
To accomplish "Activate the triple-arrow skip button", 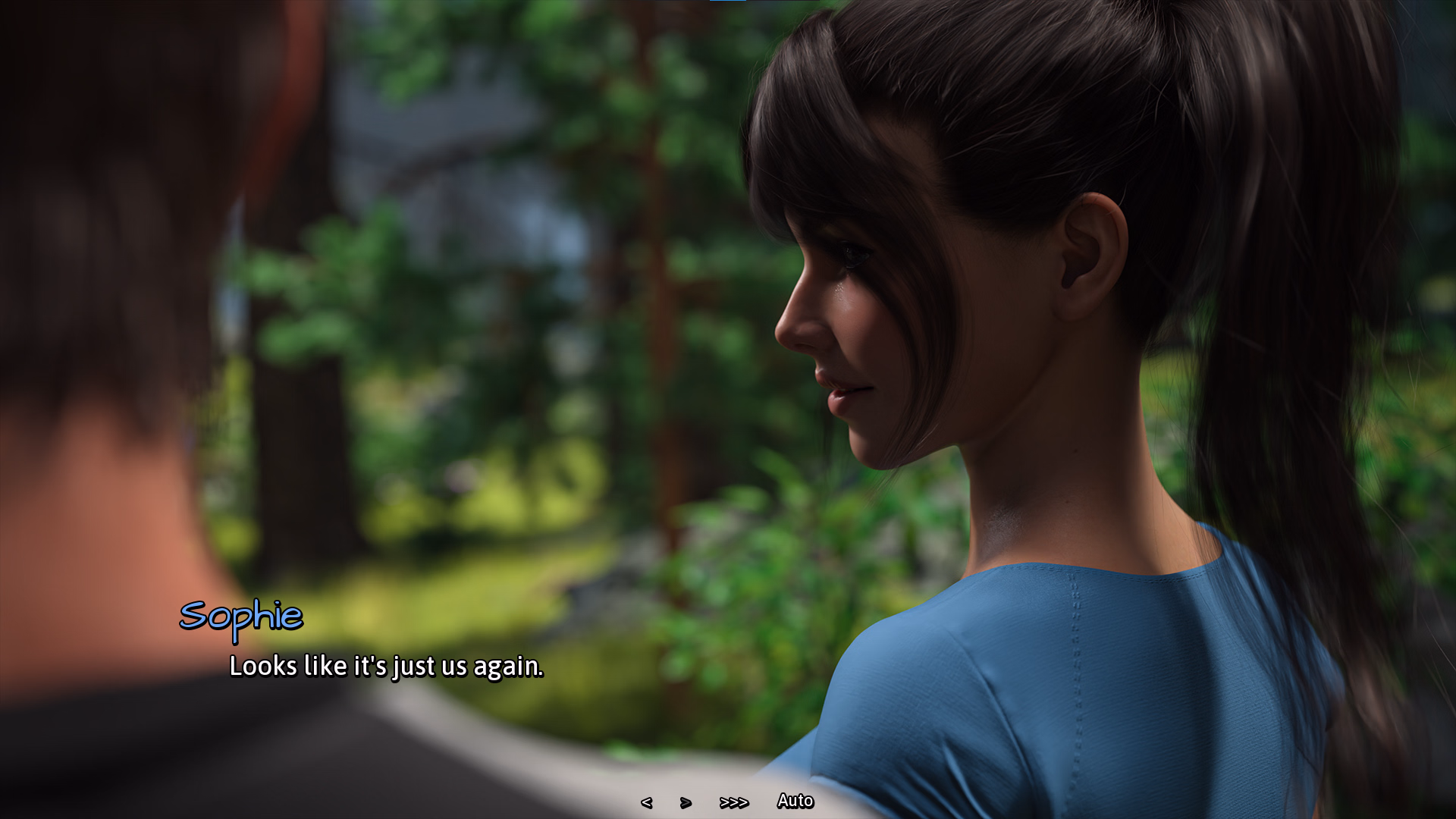I will [733, 802].
